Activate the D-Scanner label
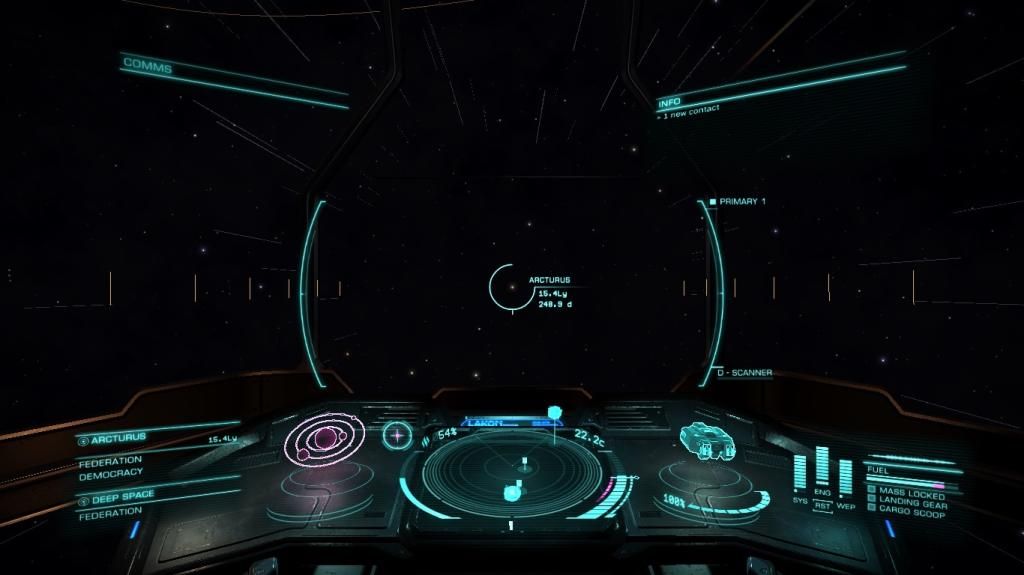 [744, 373]
